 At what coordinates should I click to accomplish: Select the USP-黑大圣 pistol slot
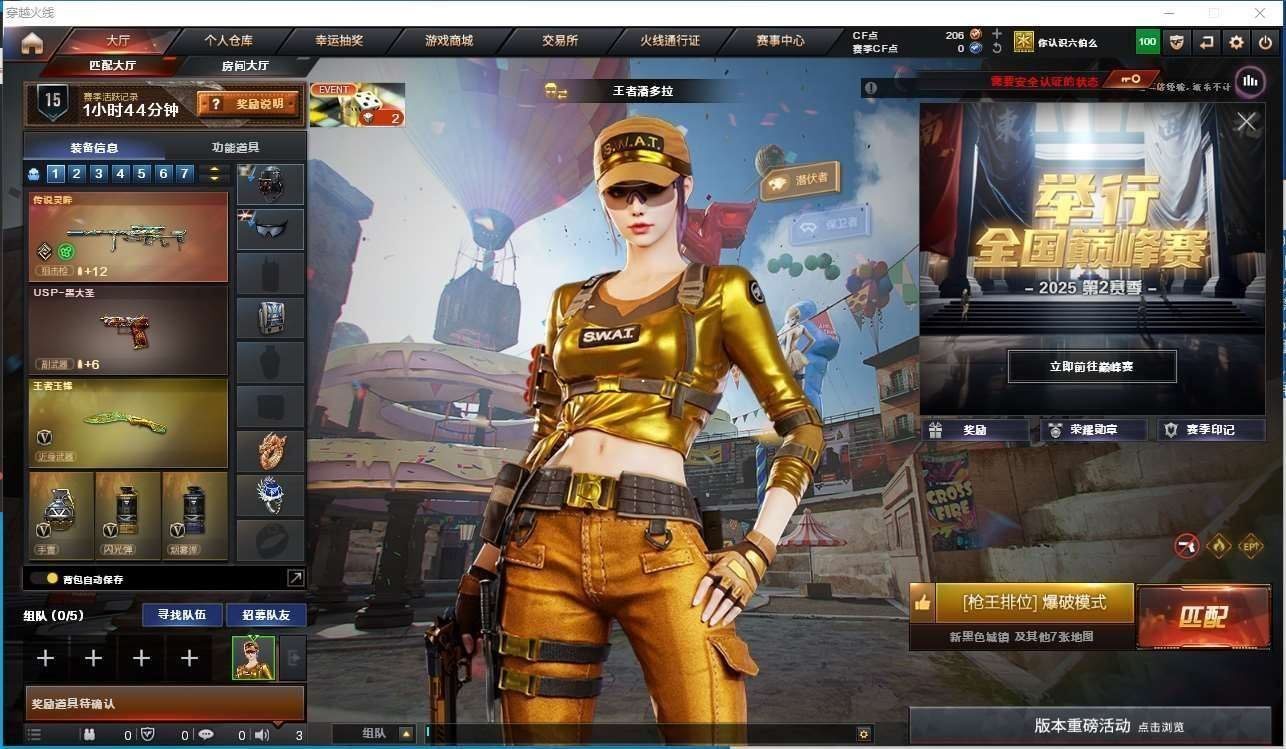(x=128, y=330)
